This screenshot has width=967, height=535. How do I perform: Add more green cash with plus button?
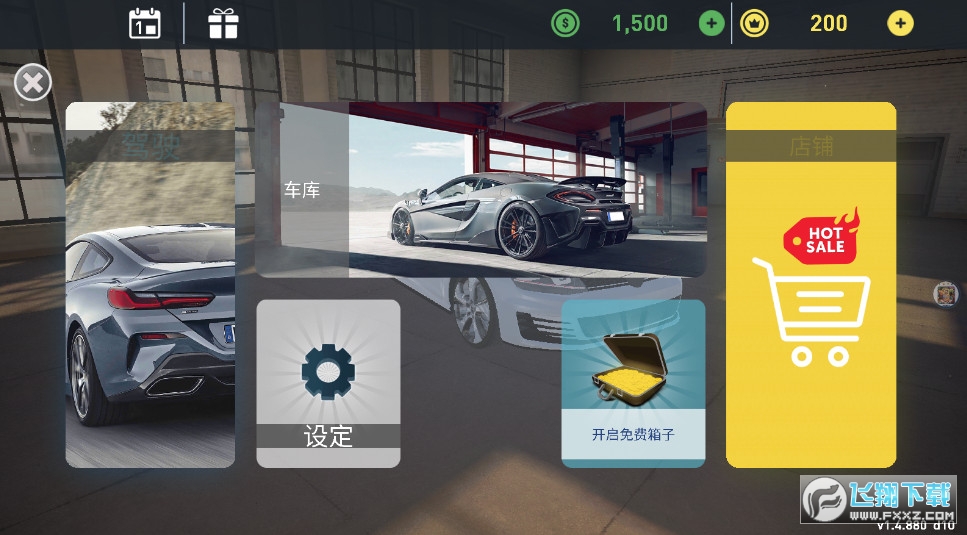point(711,23)
